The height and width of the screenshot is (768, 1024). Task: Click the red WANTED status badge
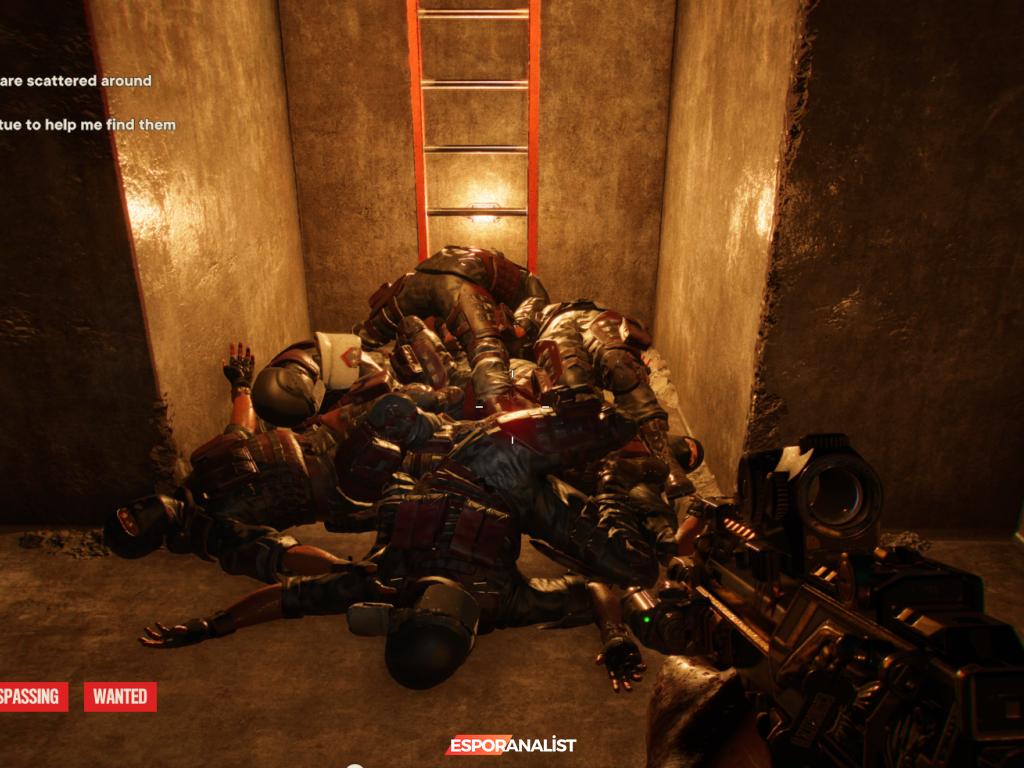tap(120, 696)
